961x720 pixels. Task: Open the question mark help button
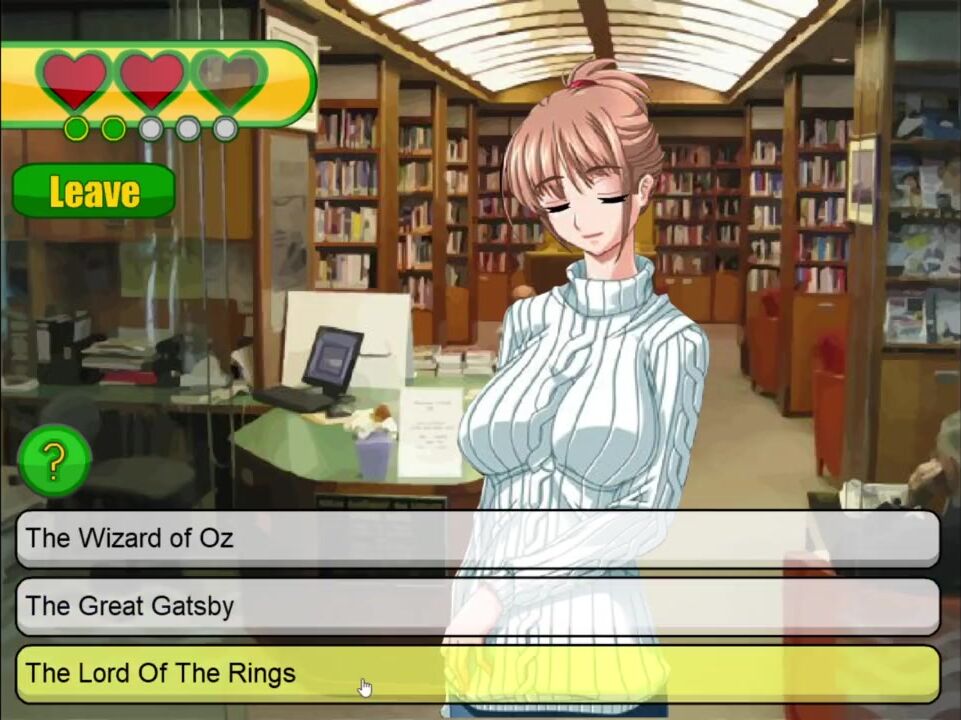[54, 460]
